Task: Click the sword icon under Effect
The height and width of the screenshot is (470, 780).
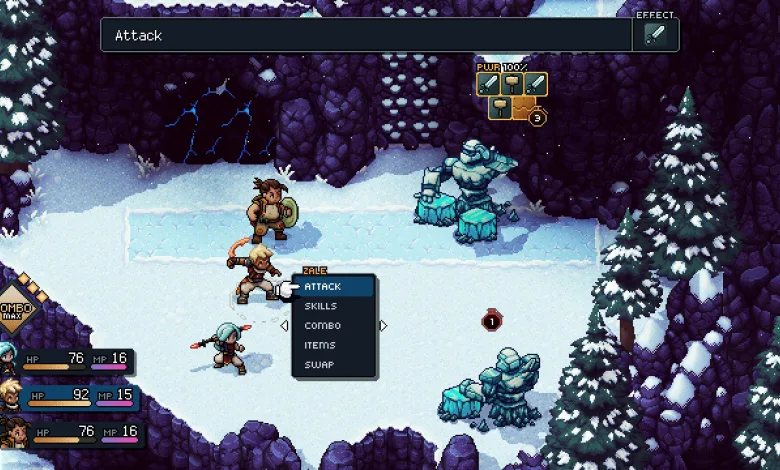Action: point(655,36)
